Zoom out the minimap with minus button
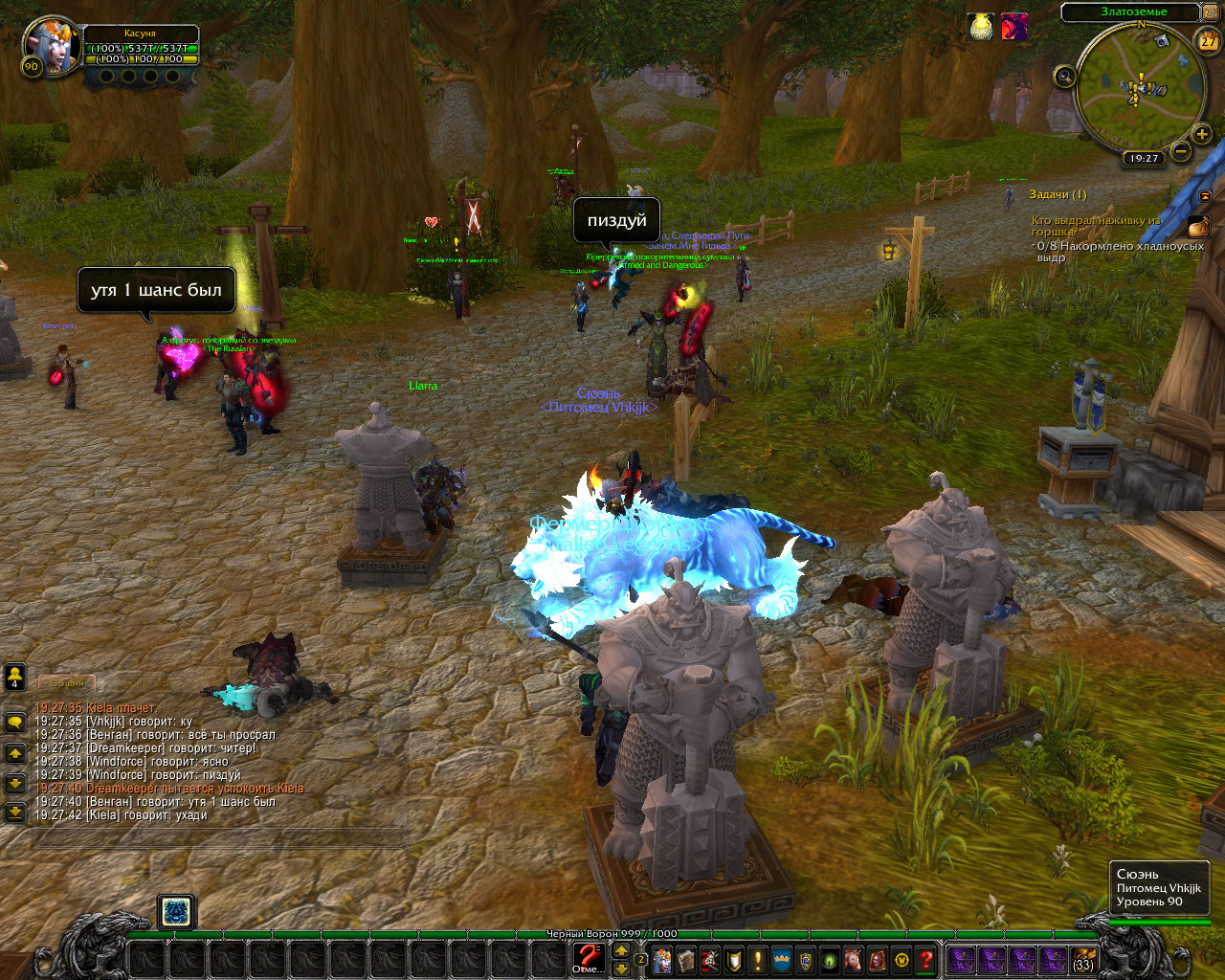 (1181, 151)
